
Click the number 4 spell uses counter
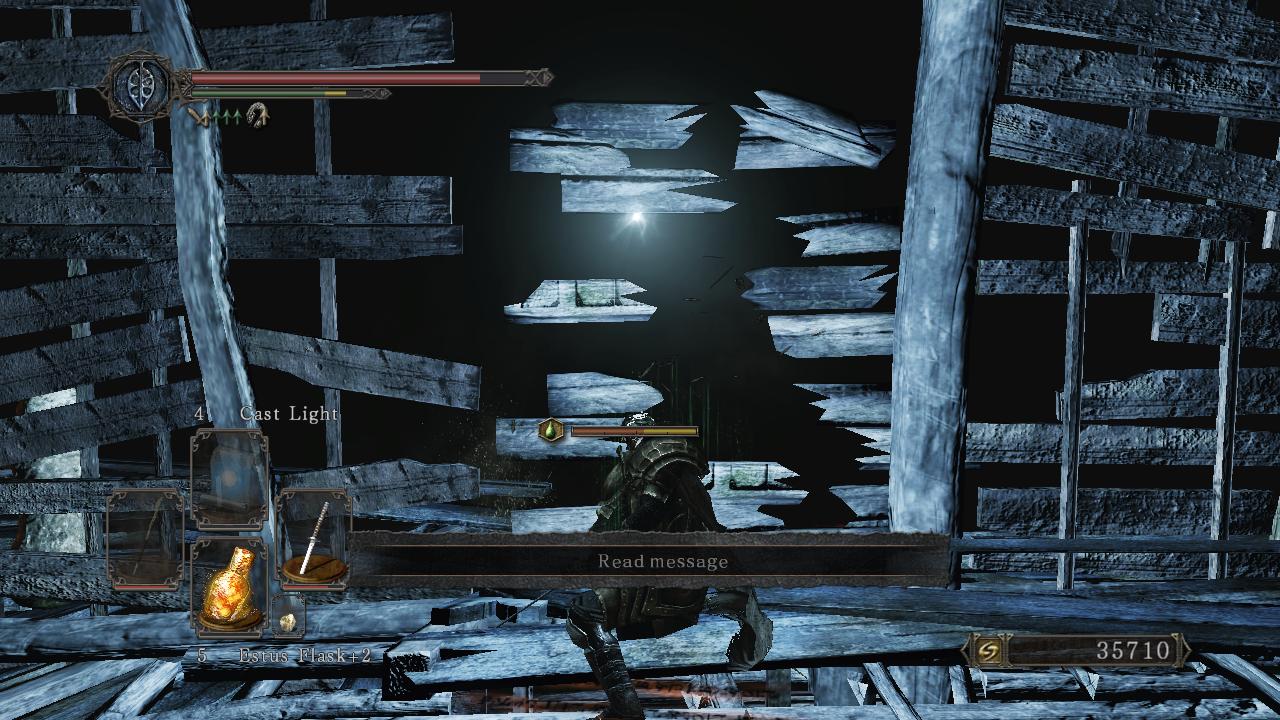[200, 413]
